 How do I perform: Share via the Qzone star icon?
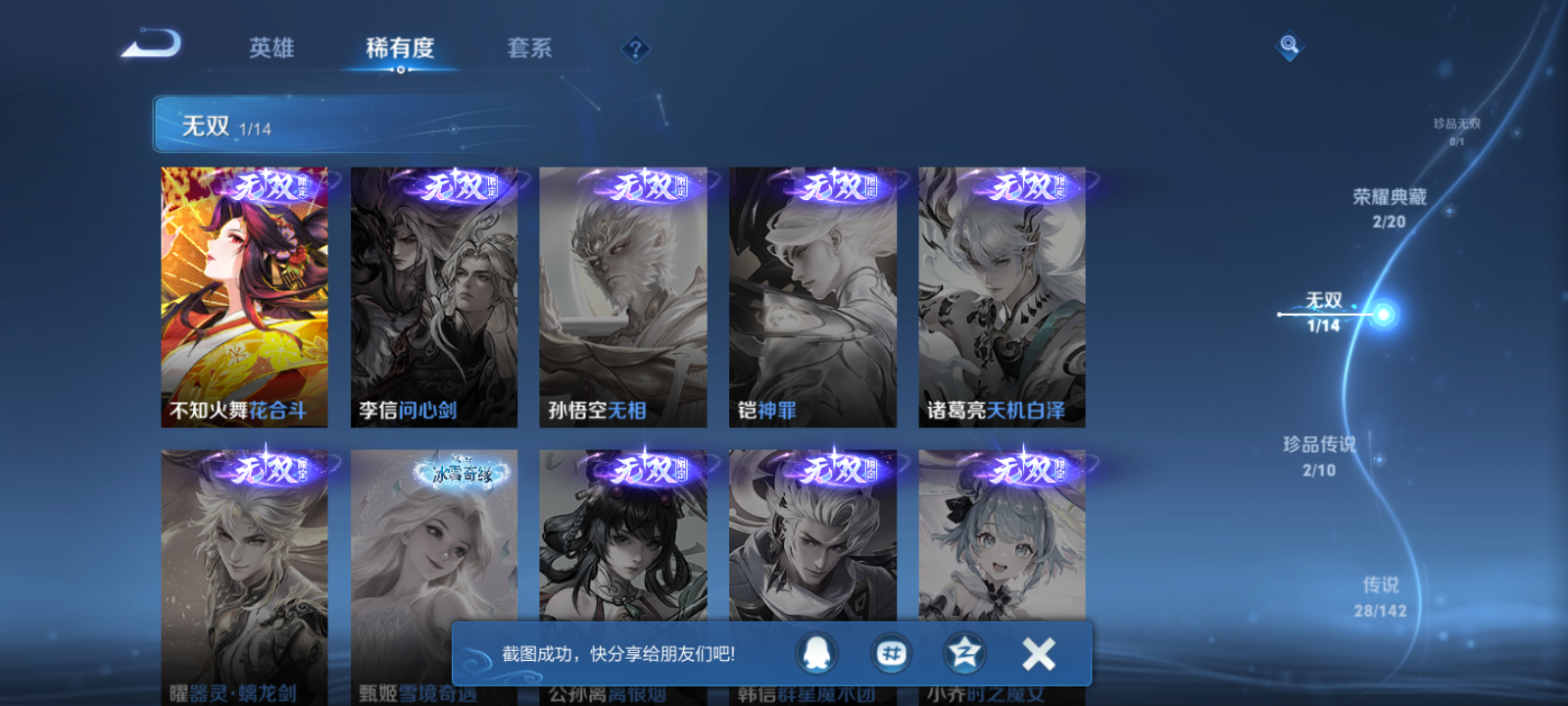click(963, 652)
